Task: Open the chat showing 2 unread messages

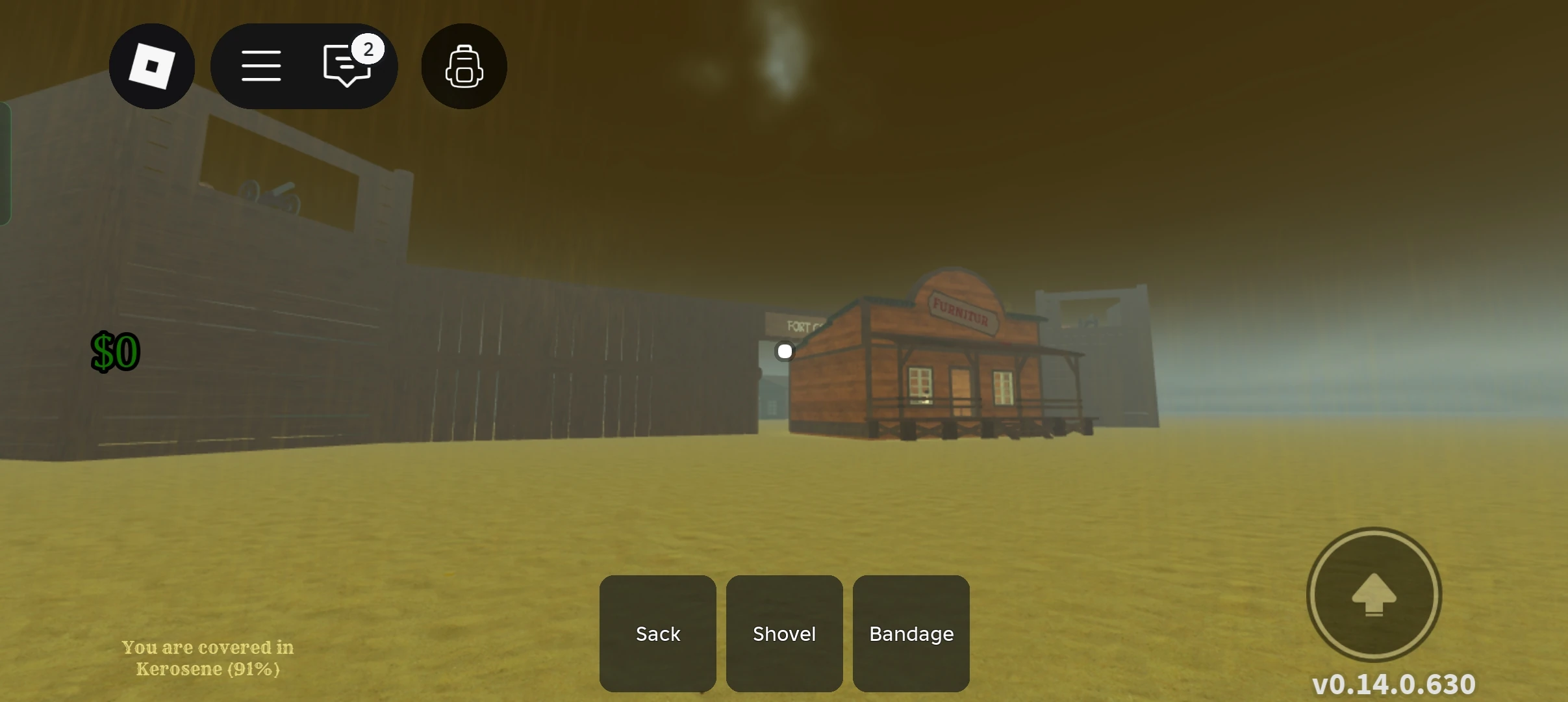Action: [x=346, y=66]
